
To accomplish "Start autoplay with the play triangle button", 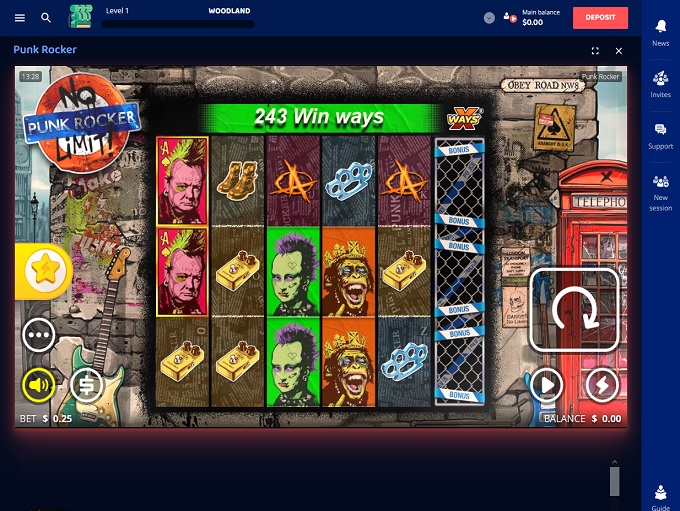I will [x=547, y=385].
